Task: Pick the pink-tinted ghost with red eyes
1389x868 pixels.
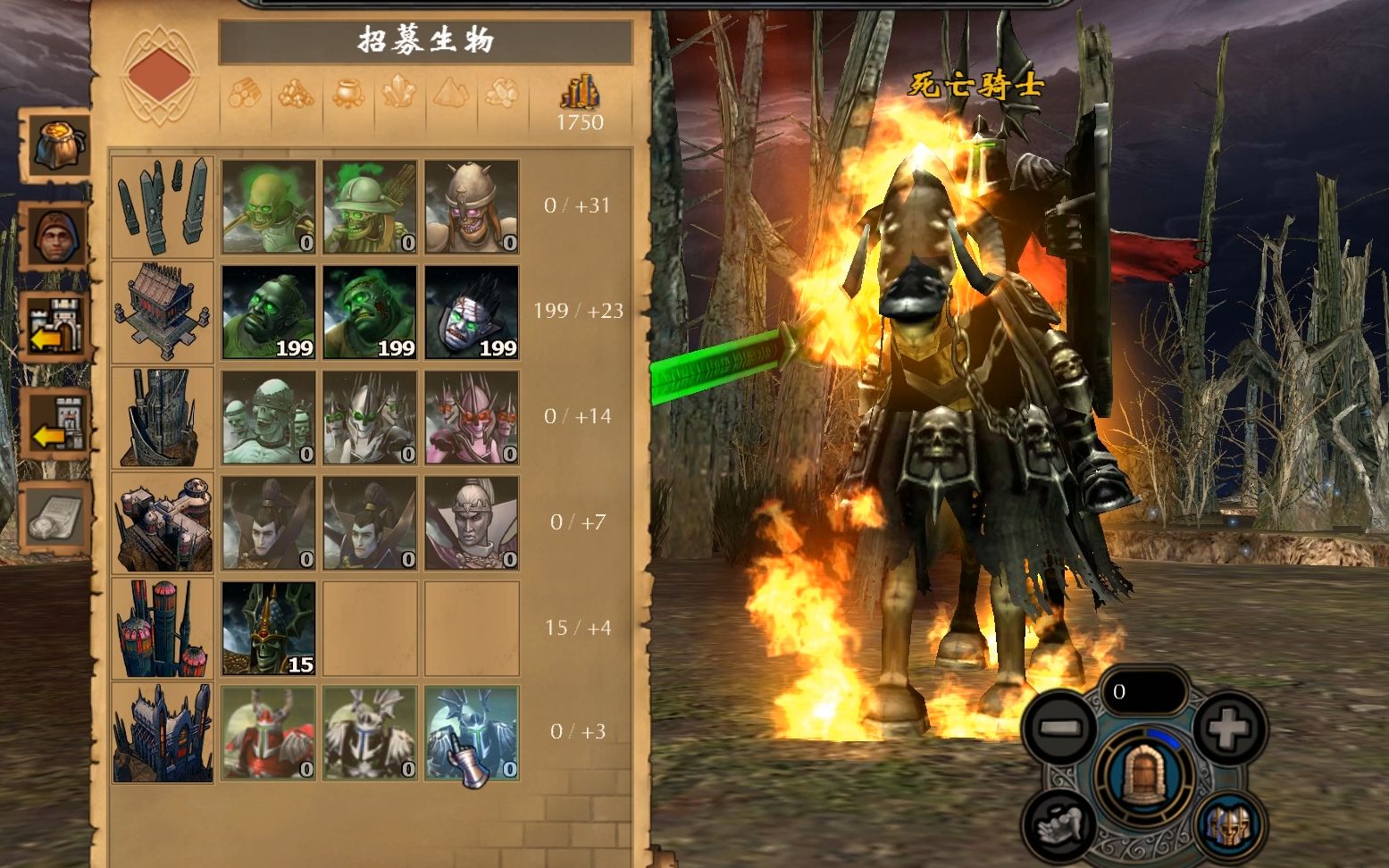Action: click(x=472, y=418)
